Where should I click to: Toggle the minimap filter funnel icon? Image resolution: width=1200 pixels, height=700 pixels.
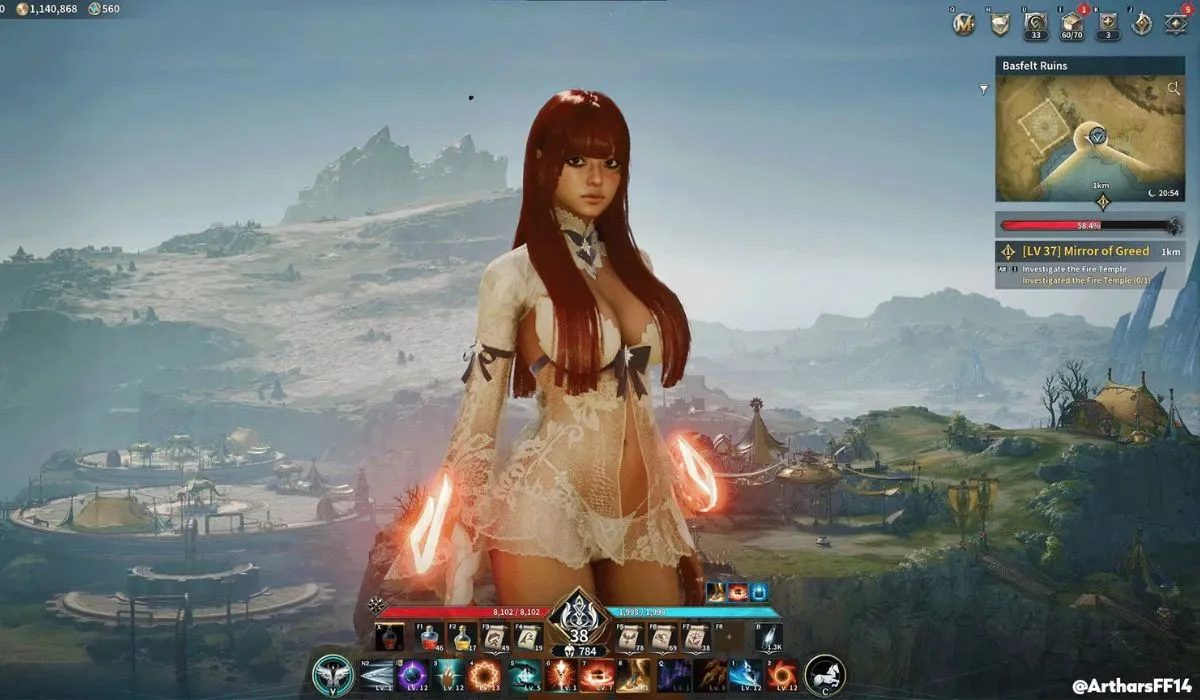(x=984, y=89)
